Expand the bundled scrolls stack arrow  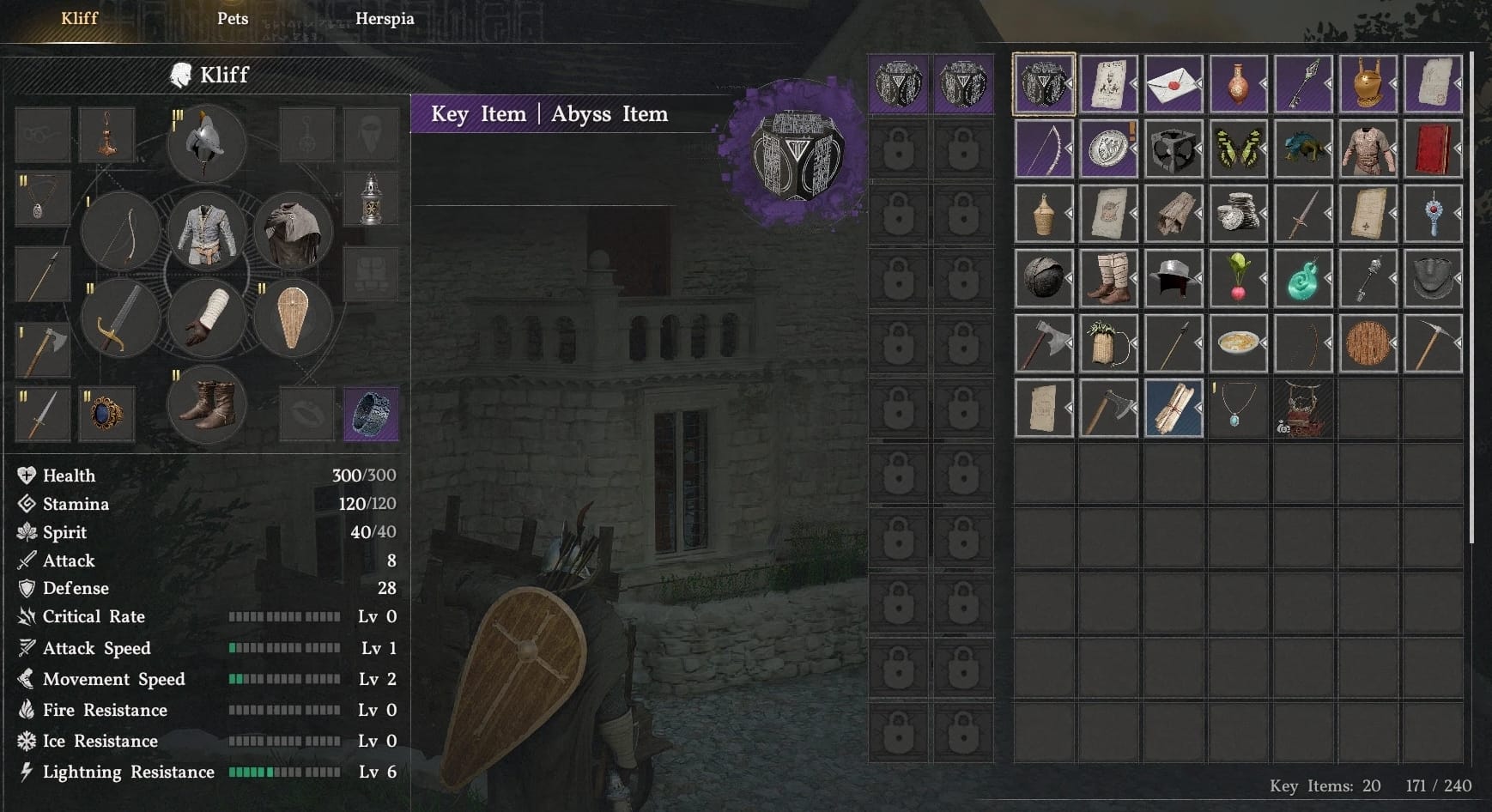(1200, 409)
